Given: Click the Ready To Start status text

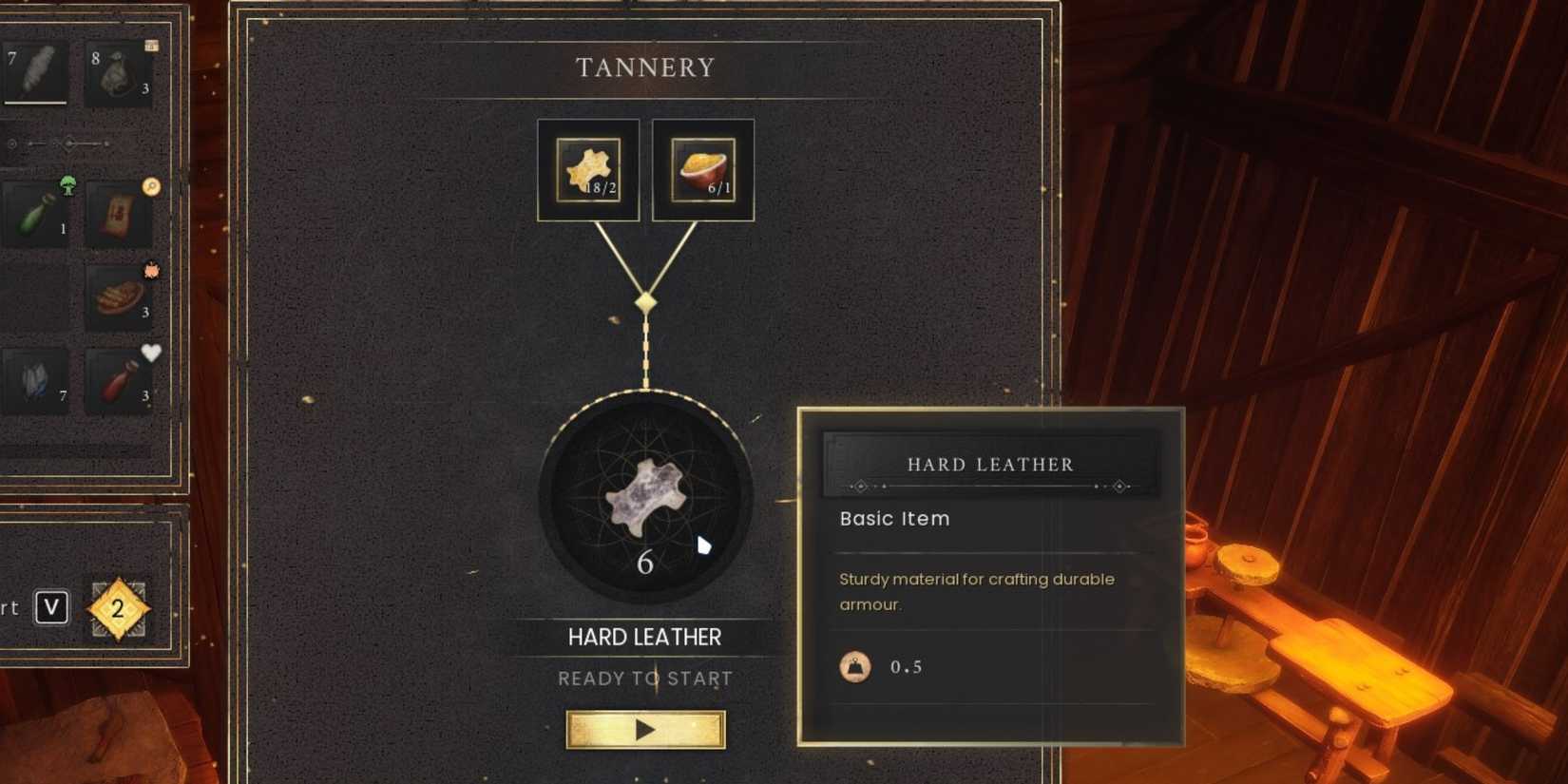Looking at the screenshot, I should 645,678.
